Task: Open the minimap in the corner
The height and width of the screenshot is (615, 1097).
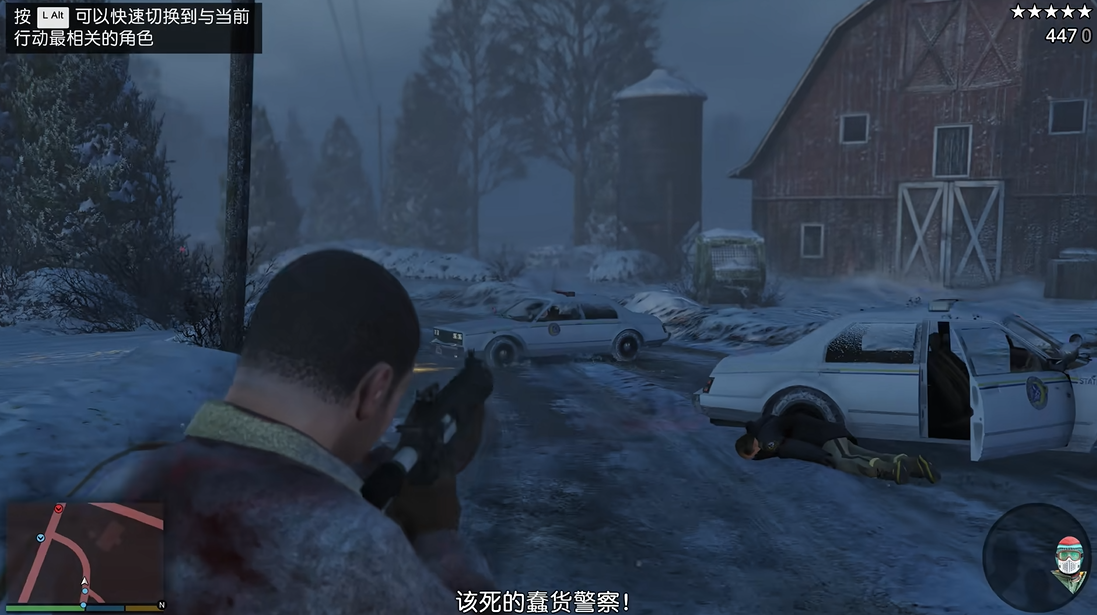Action: click(85, 550)
